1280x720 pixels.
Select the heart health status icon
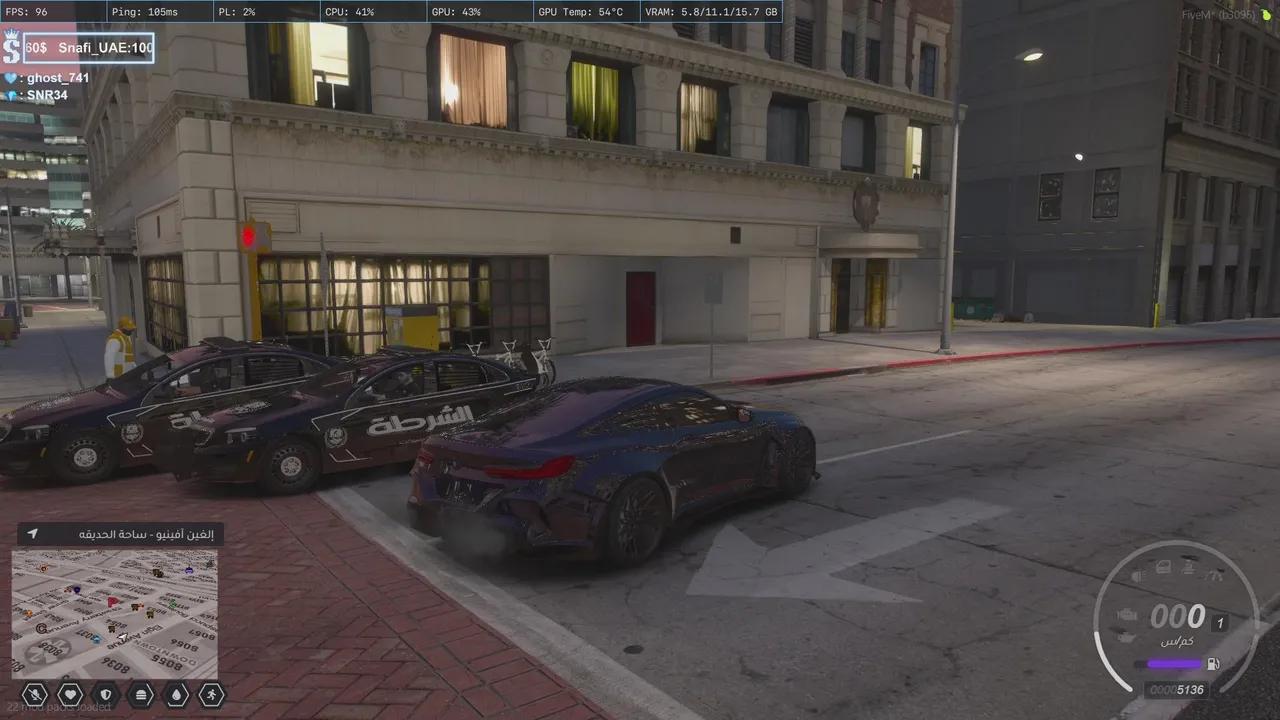click(x=70, y=693)
